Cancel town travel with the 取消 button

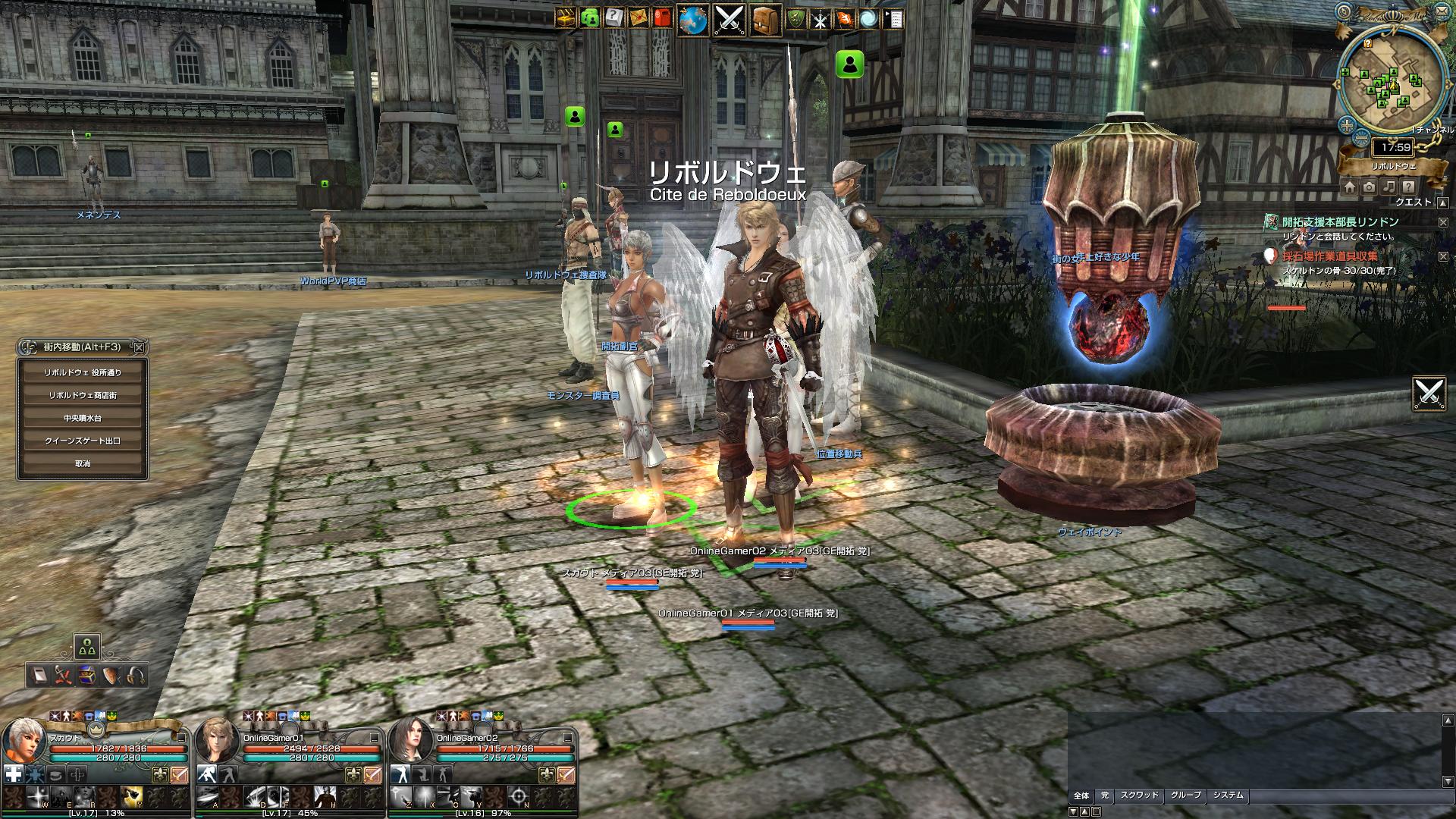pos(83,463)
